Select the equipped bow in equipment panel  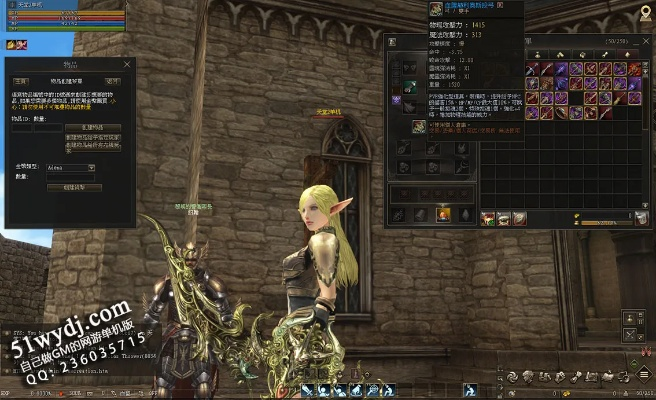pos(411,86)
